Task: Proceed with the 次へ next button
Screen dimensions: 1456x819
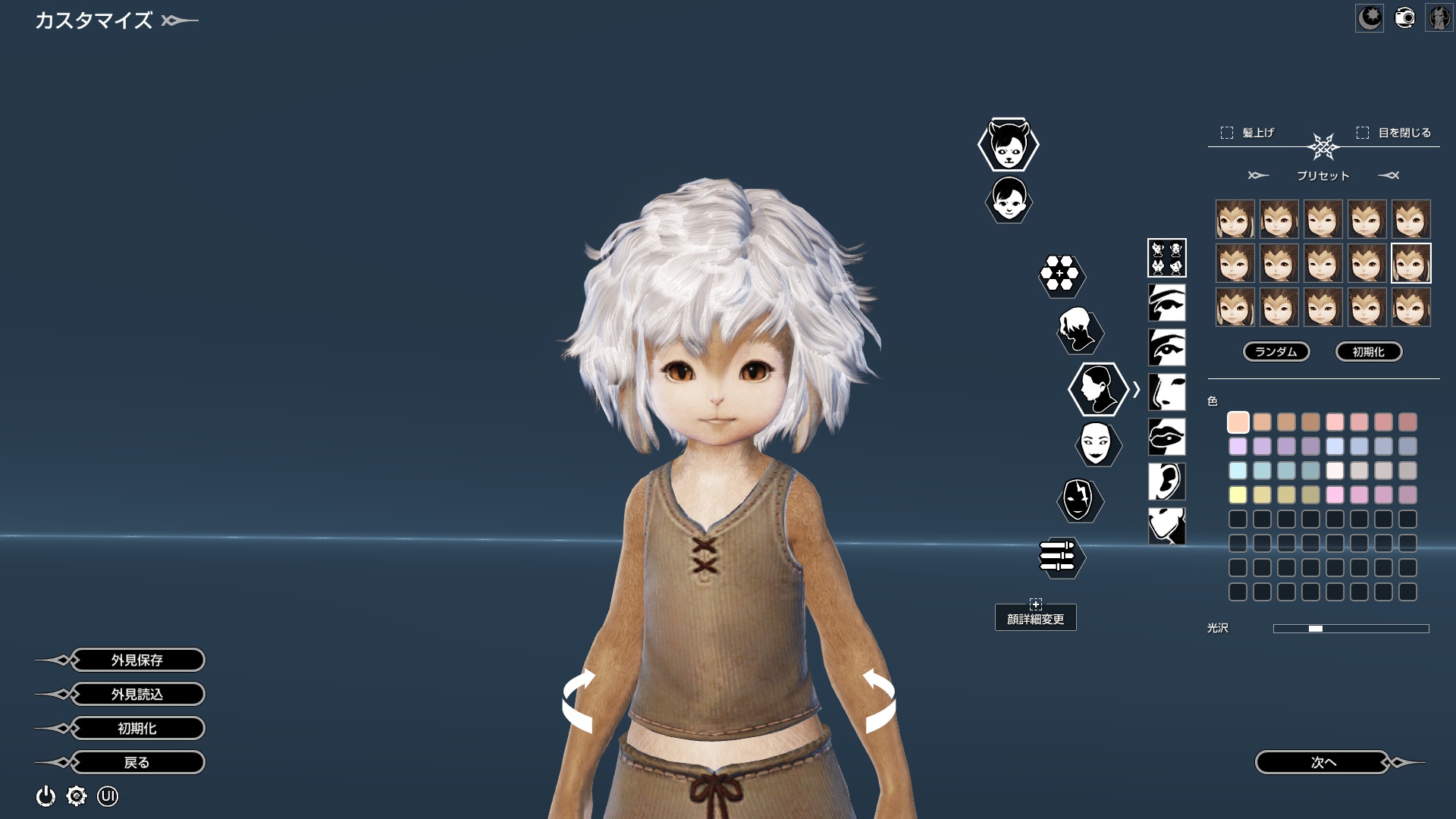Action: [1323, 762]
